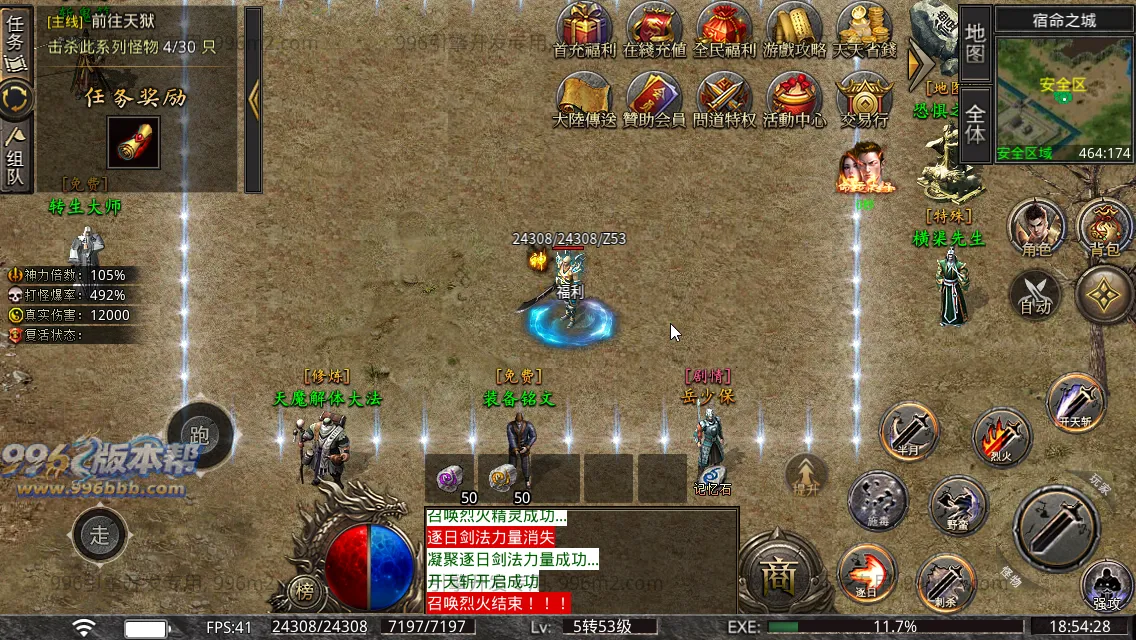1136x640 pixels.
Task: Select the quest reward scroll item
Action: pyautogui.click(x=133, y=143)
